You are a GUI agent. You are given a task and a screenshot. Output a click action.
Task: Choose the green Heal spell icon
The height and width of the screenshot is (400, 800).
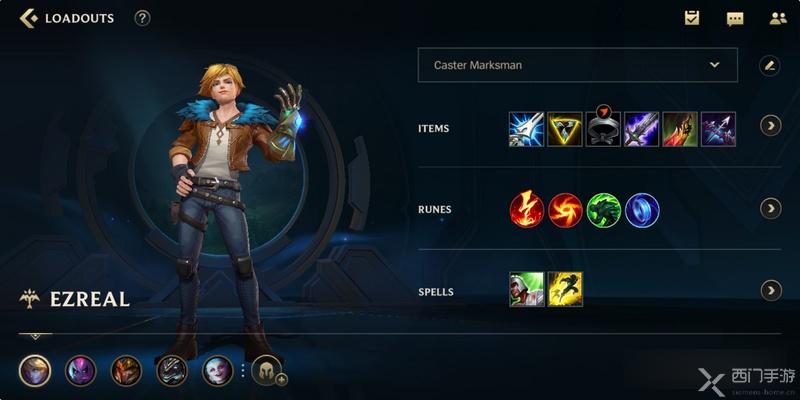(526, 289)
